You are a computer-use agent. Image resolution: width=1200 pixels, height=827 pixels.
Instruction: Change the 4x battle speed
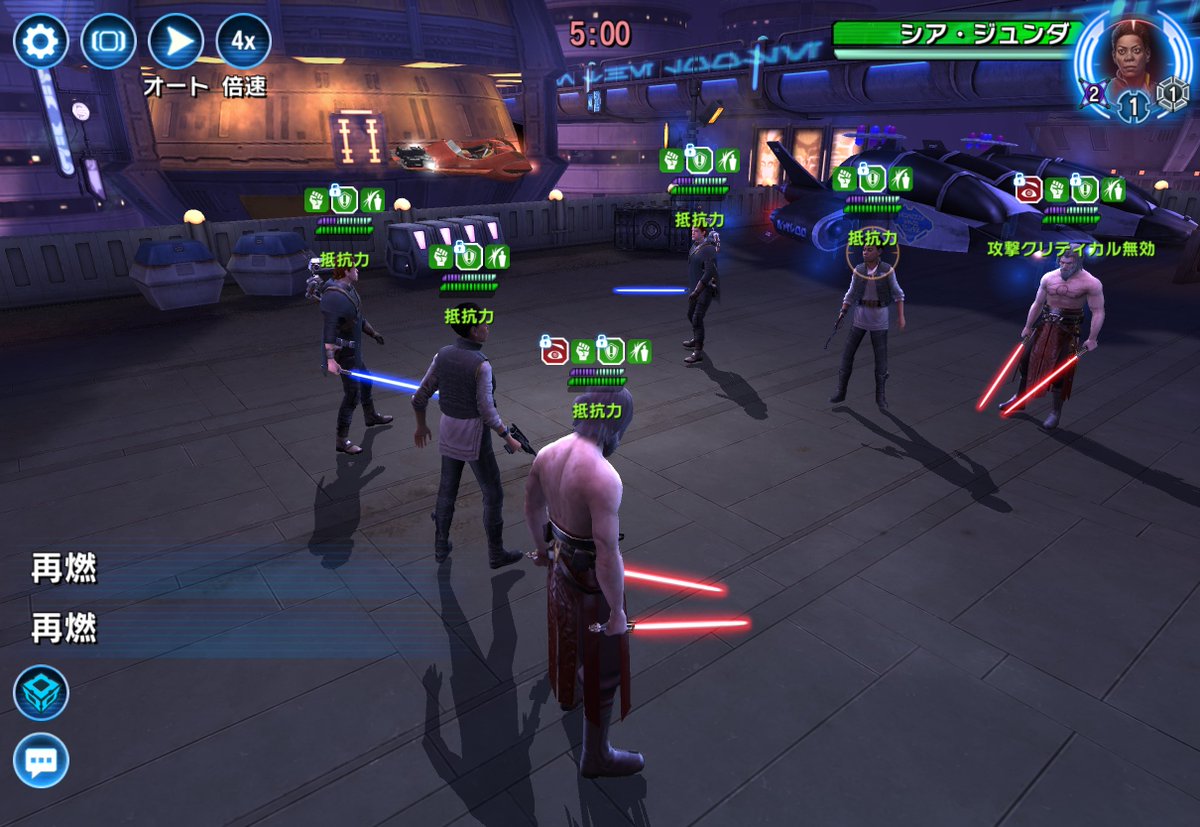(243, 41)
